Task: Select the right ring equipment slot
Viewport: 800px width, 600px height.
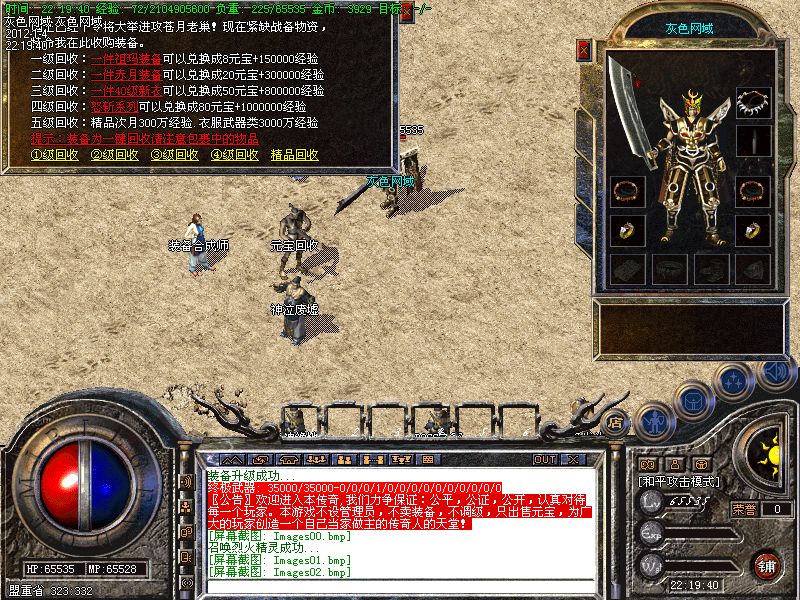Action: tap(753, 231)
